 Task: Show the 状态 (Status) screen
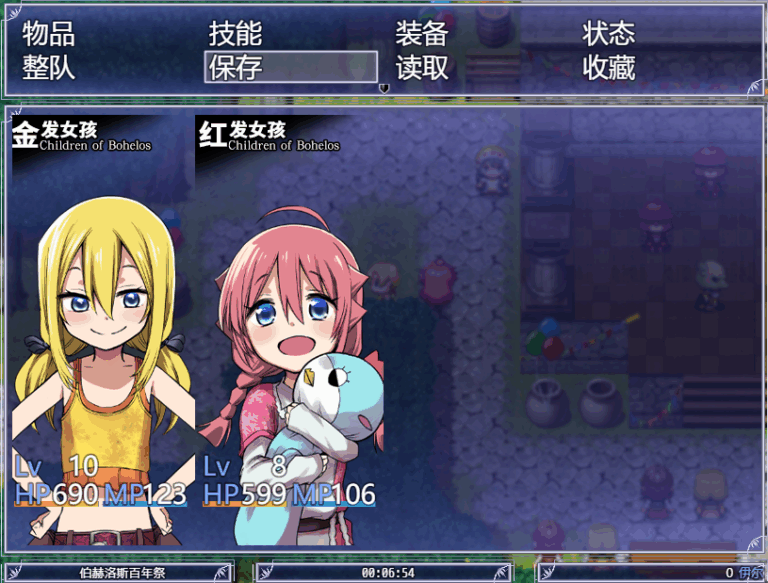coord(608,34)
